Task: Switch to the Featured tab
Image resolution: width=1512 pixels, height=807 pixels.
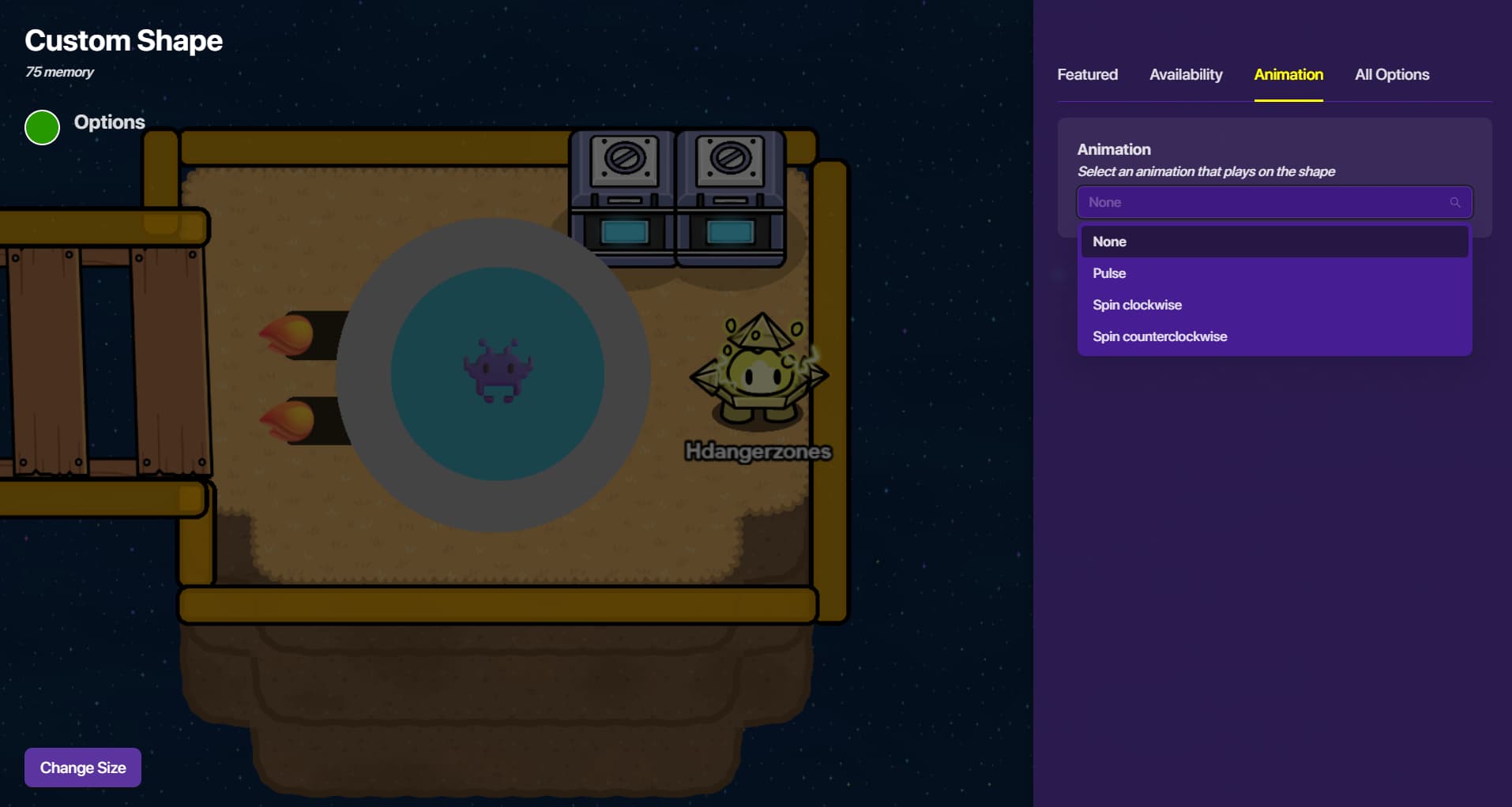Action: tap(1087, 75)
